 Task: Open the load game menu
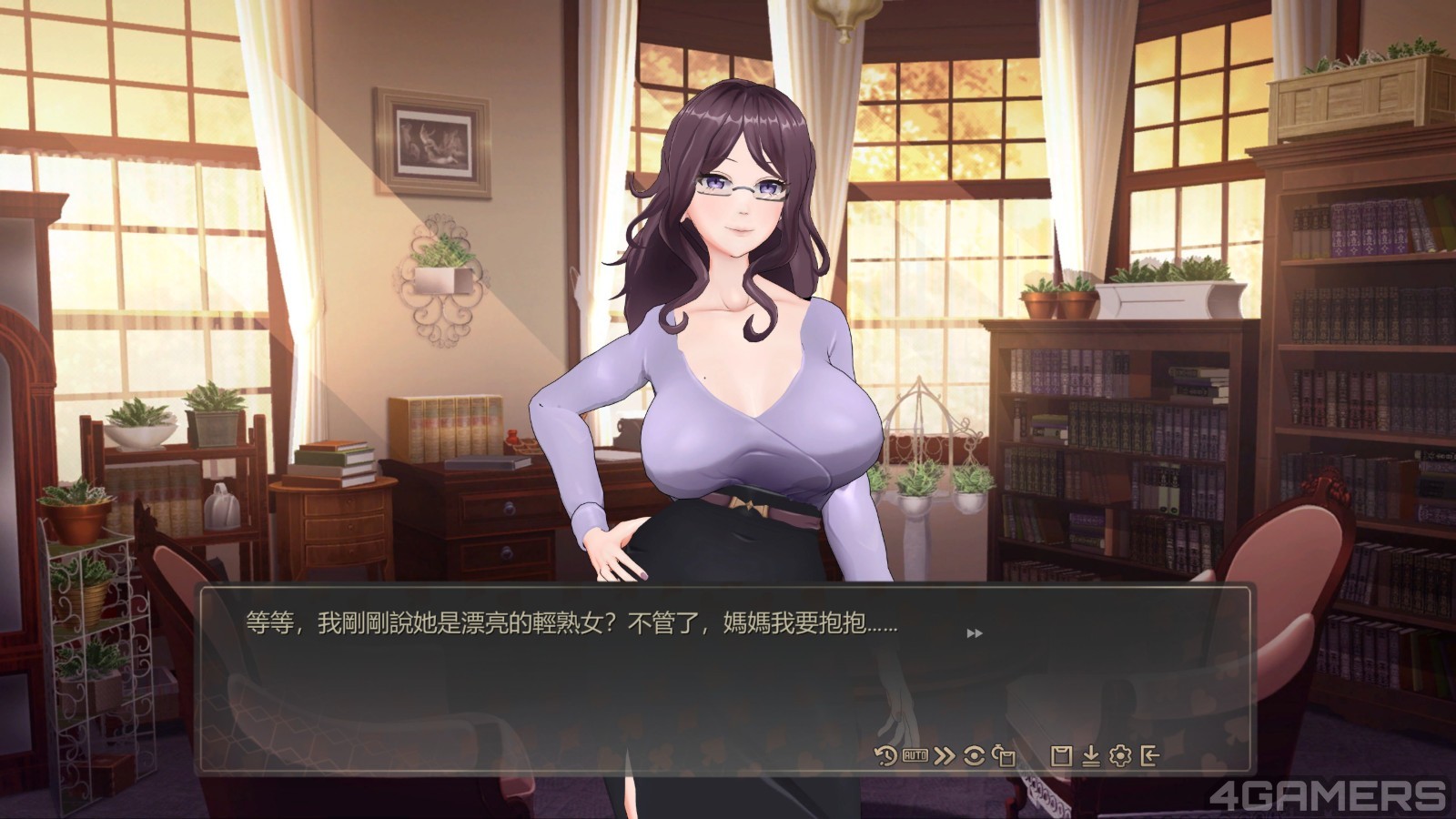click(x=1090, y=755)
